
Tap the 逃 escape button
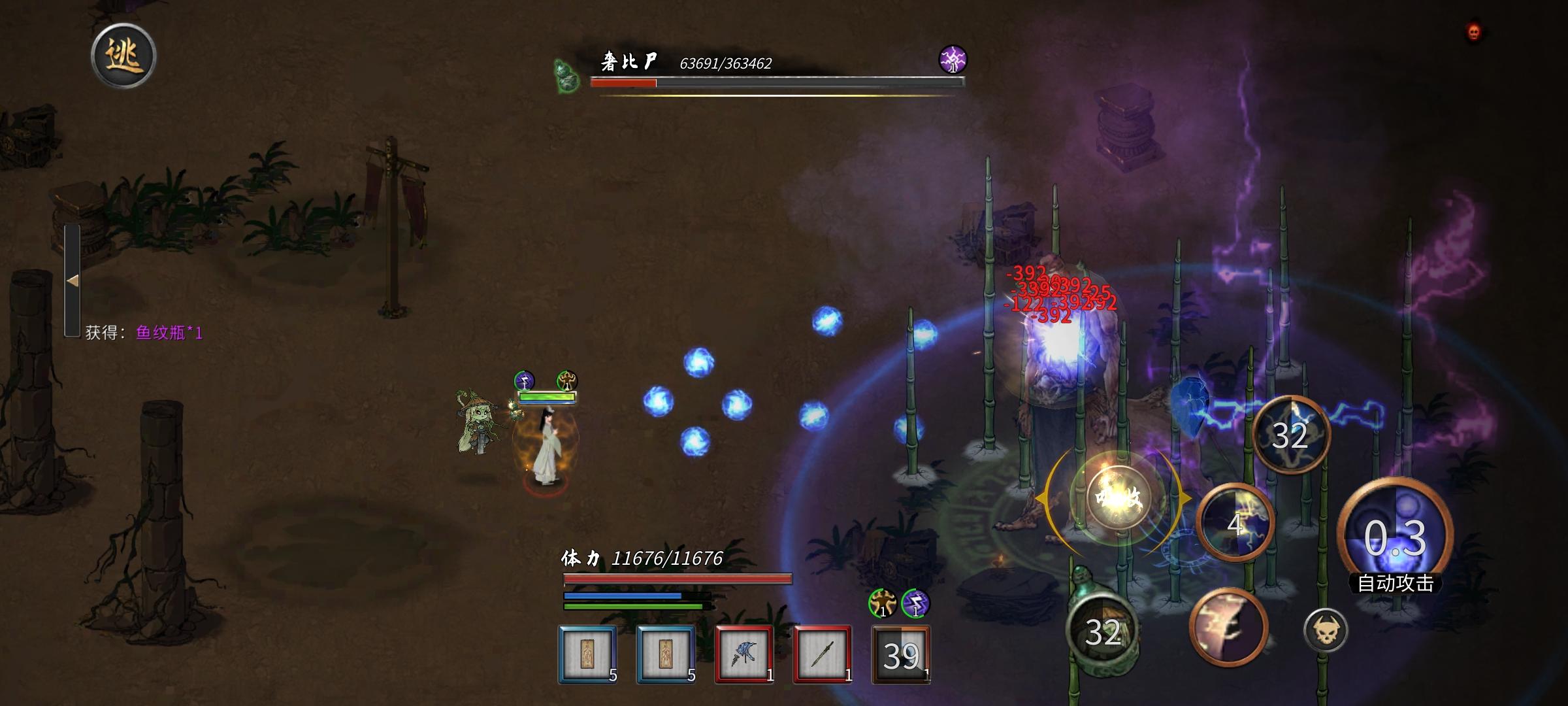(123, 56)
